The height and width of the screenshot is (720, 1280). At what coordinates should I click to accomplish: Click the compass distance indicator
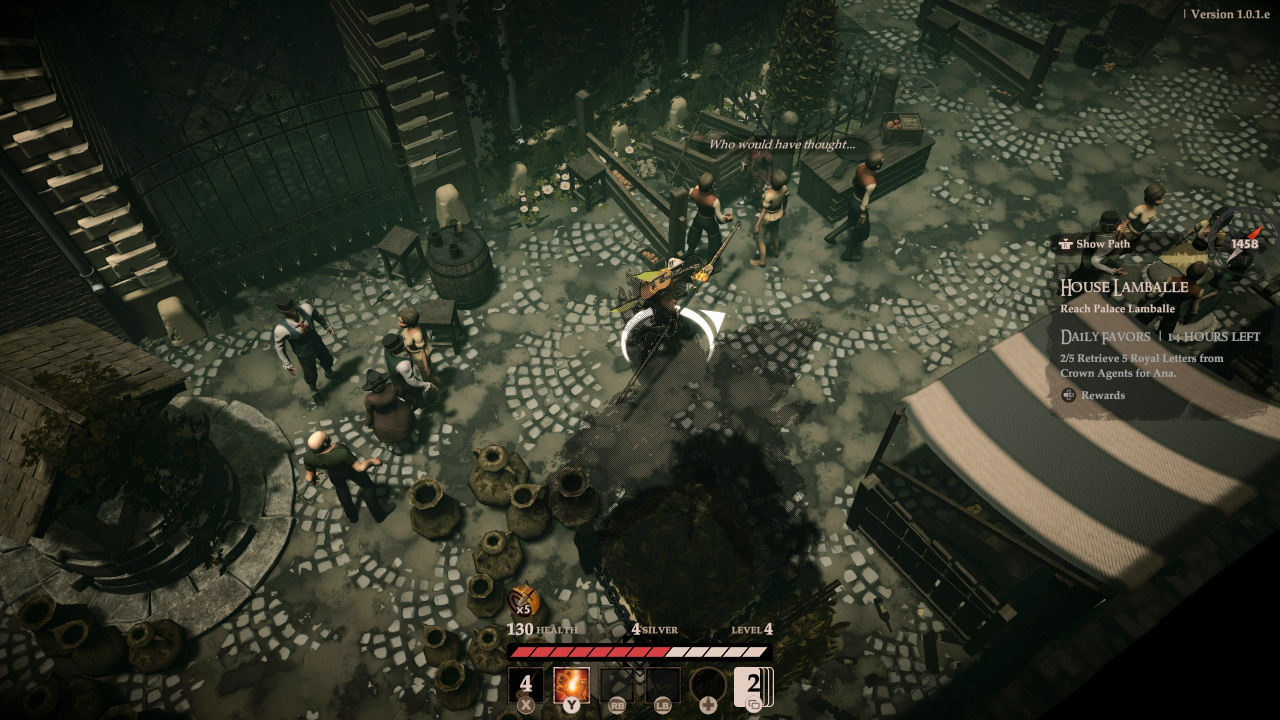pyautogui.click(x=1244, y=244)
